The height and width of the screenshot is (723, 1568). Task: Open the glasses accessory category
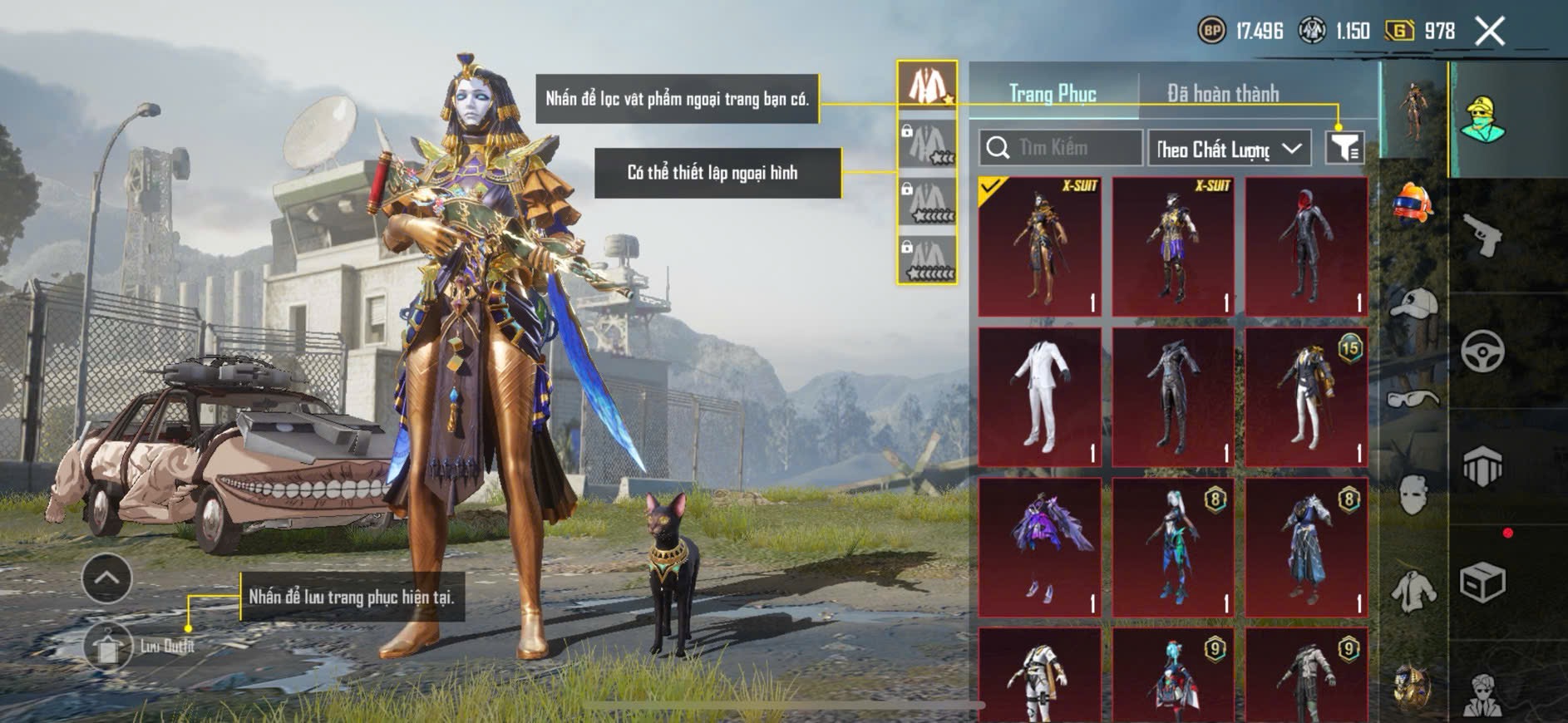(x=1413, y=399)
